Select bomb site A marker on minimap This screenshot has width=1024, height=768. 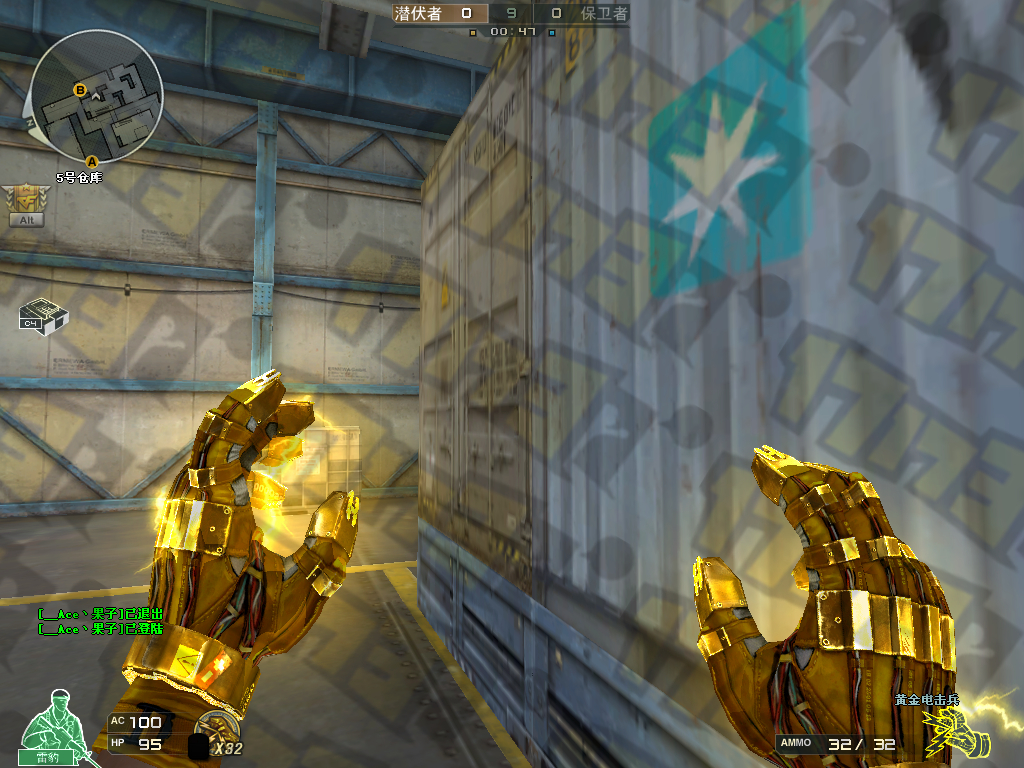(93, 160)
